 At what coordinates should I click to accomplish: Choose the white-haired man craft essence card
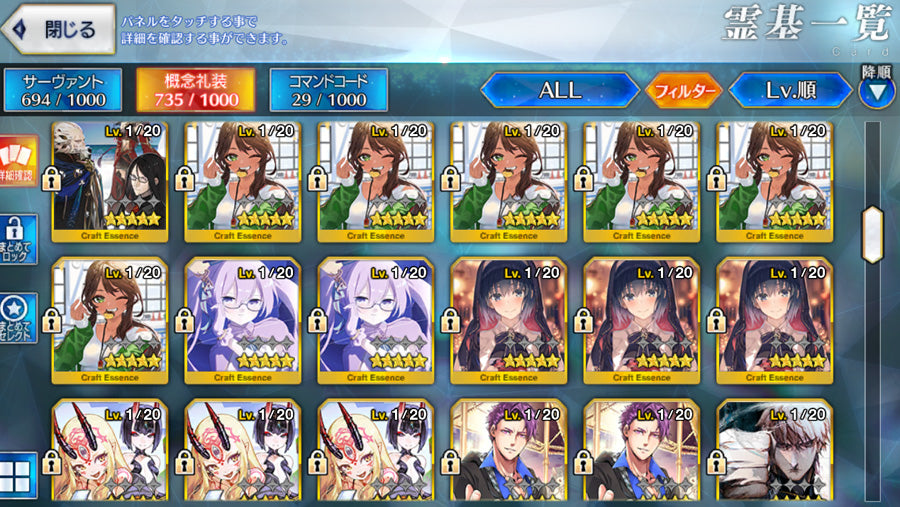(774, 450)
